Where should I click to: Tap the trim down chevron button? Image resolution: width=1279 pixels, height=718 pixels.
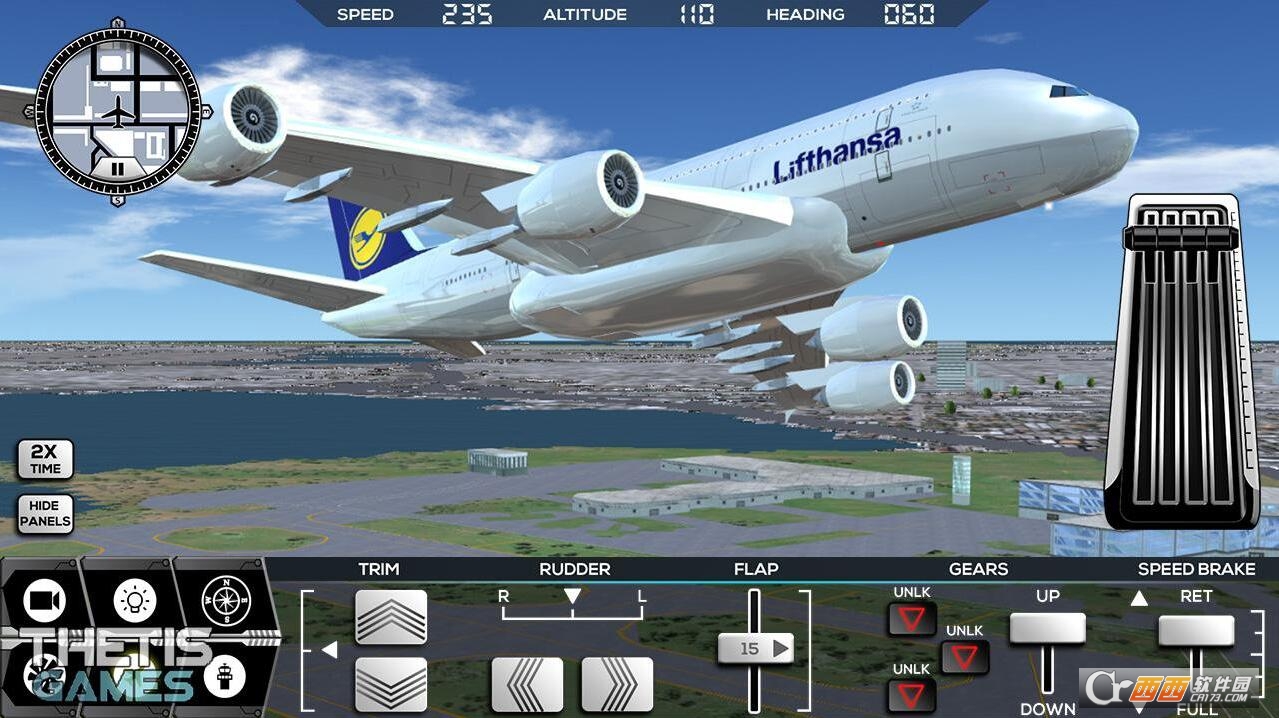click(x=391, y=684)
